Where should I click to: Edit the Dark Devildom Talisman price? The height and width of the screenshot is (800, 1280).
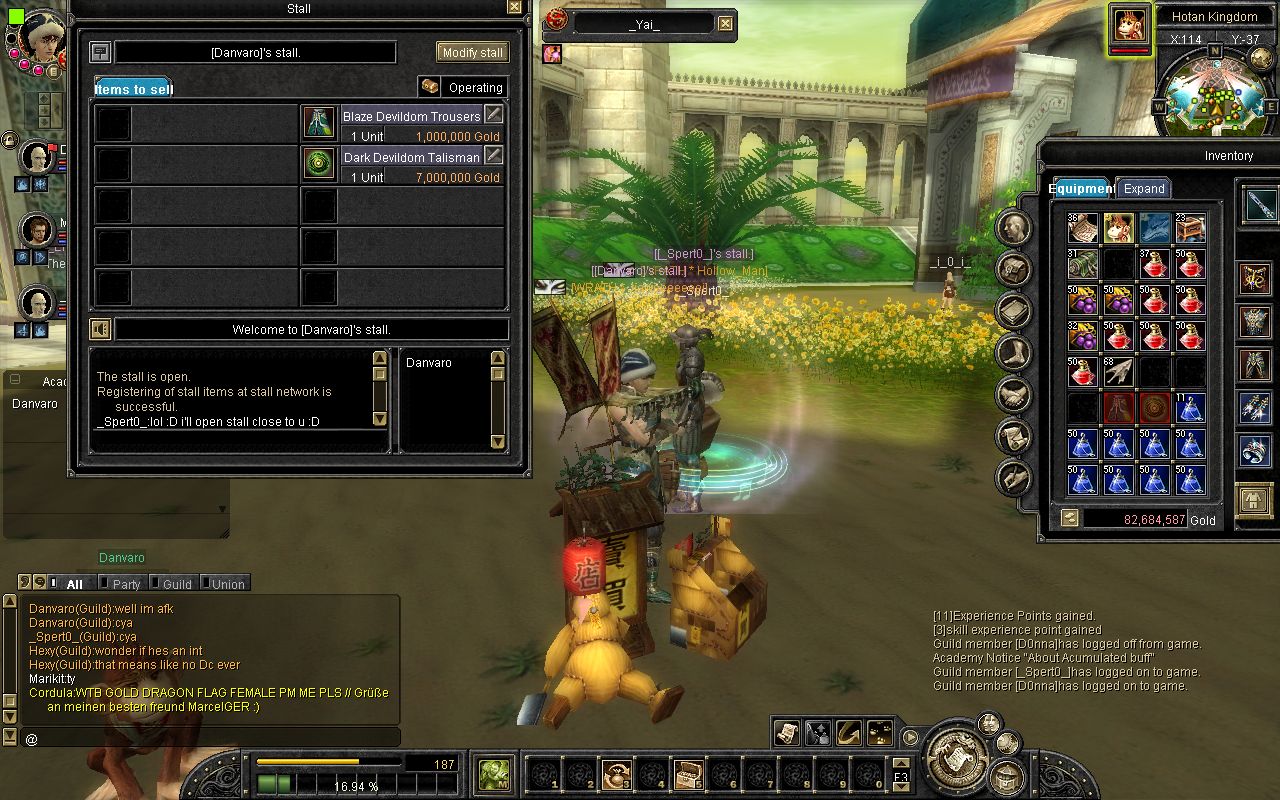click(x=493, y=155)
